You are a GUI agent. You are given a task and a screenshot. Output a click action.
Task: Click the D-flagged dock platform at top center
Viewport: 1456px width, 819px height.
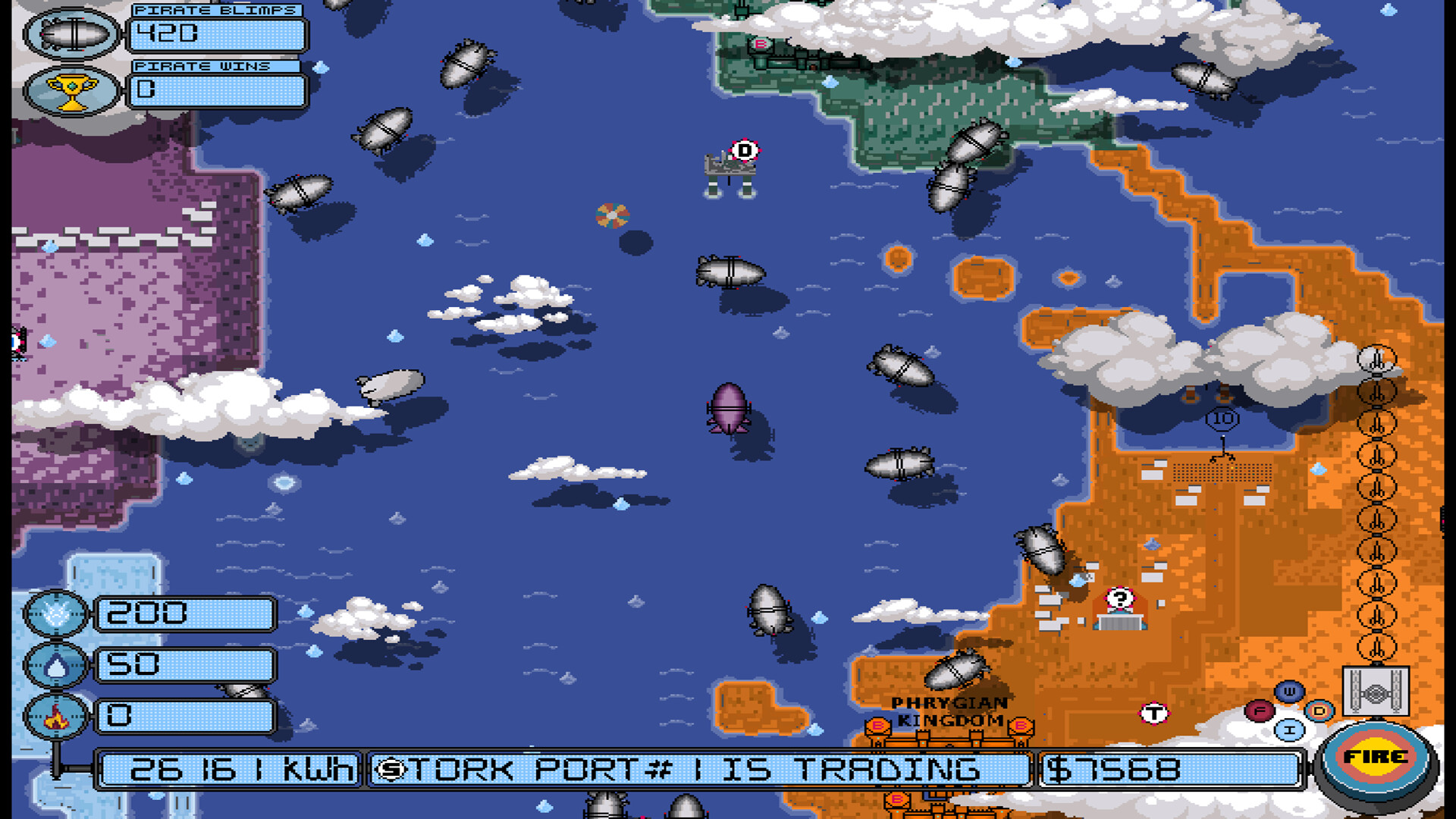730,167
